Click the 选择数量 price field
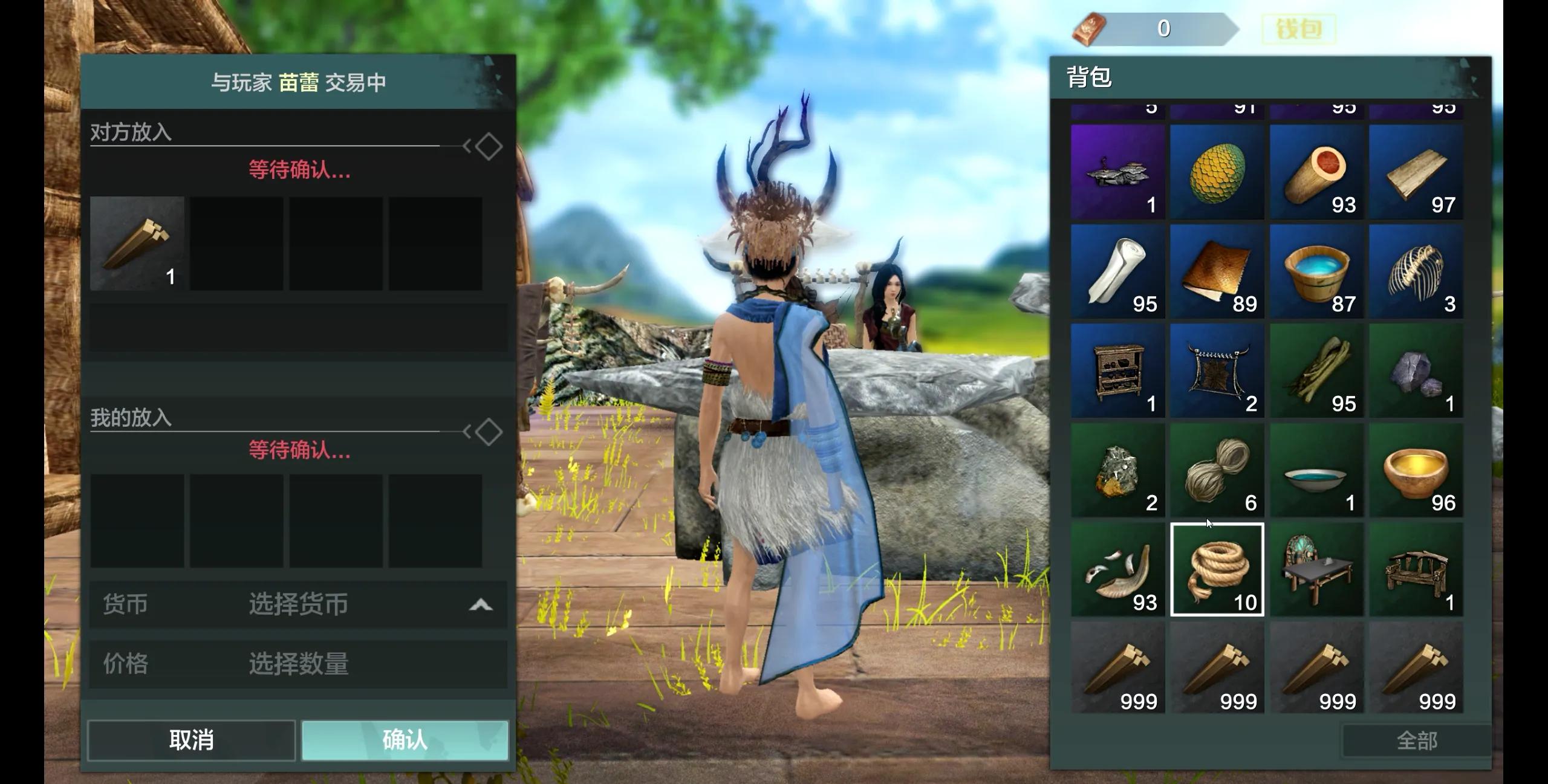Screen dimensions: 1548x784 click(299, 664)
